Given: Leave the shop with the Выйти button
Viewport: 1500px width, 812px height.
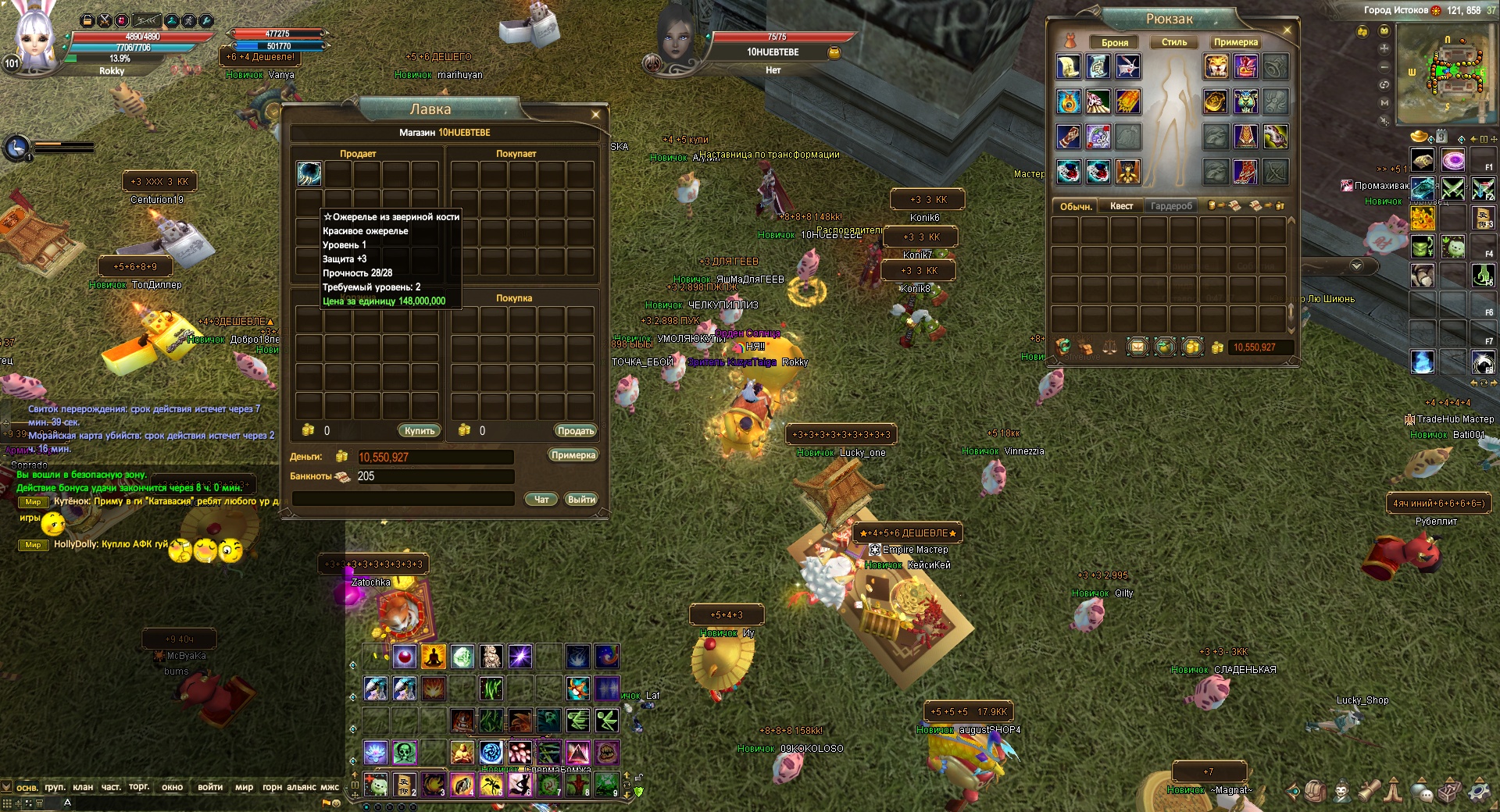Looking at the screenshot, I should (581, 499).
